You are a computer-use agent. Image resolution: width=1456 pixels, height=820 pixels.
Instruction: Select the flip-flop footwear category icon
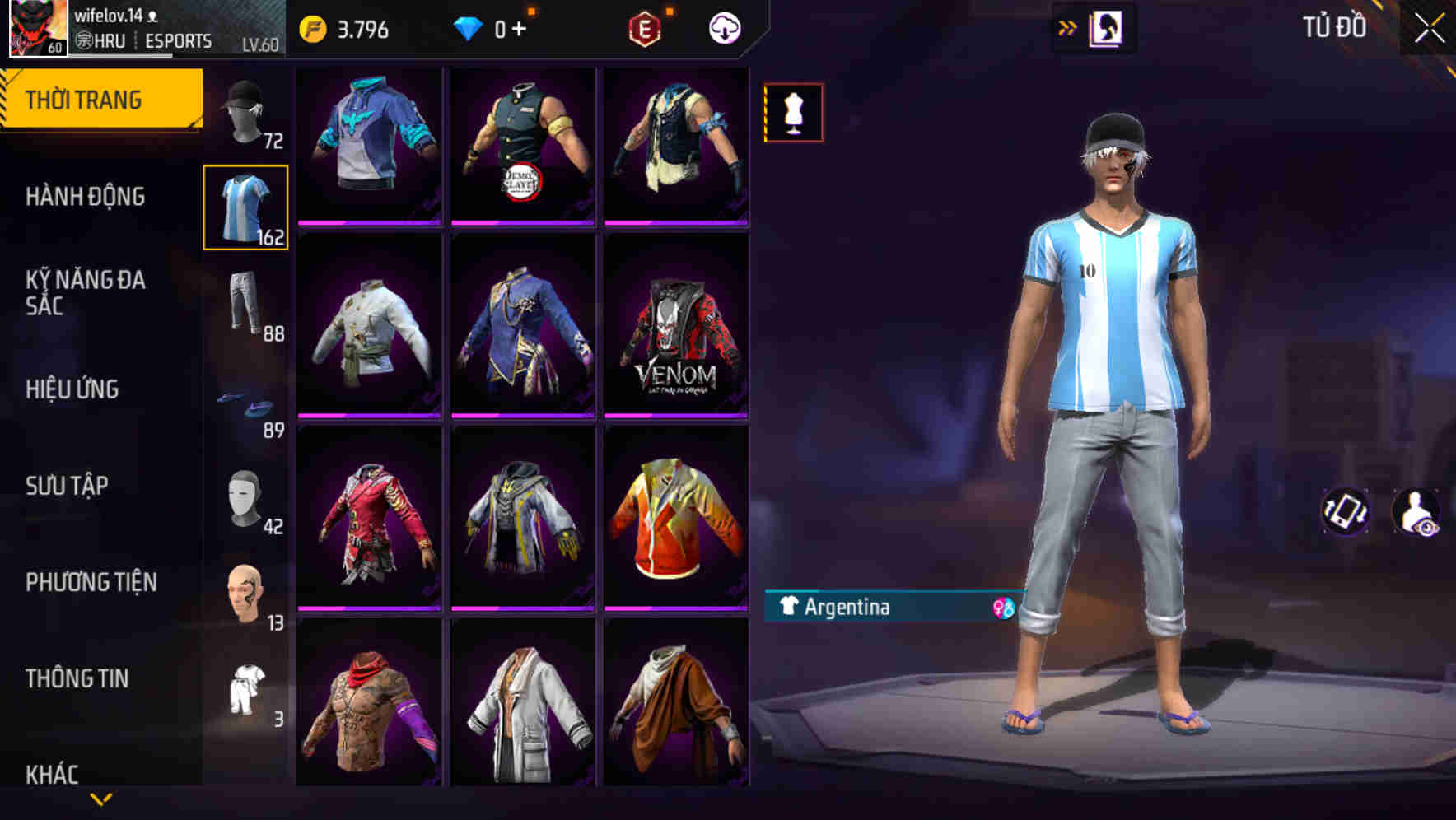(x=244, y=401)
